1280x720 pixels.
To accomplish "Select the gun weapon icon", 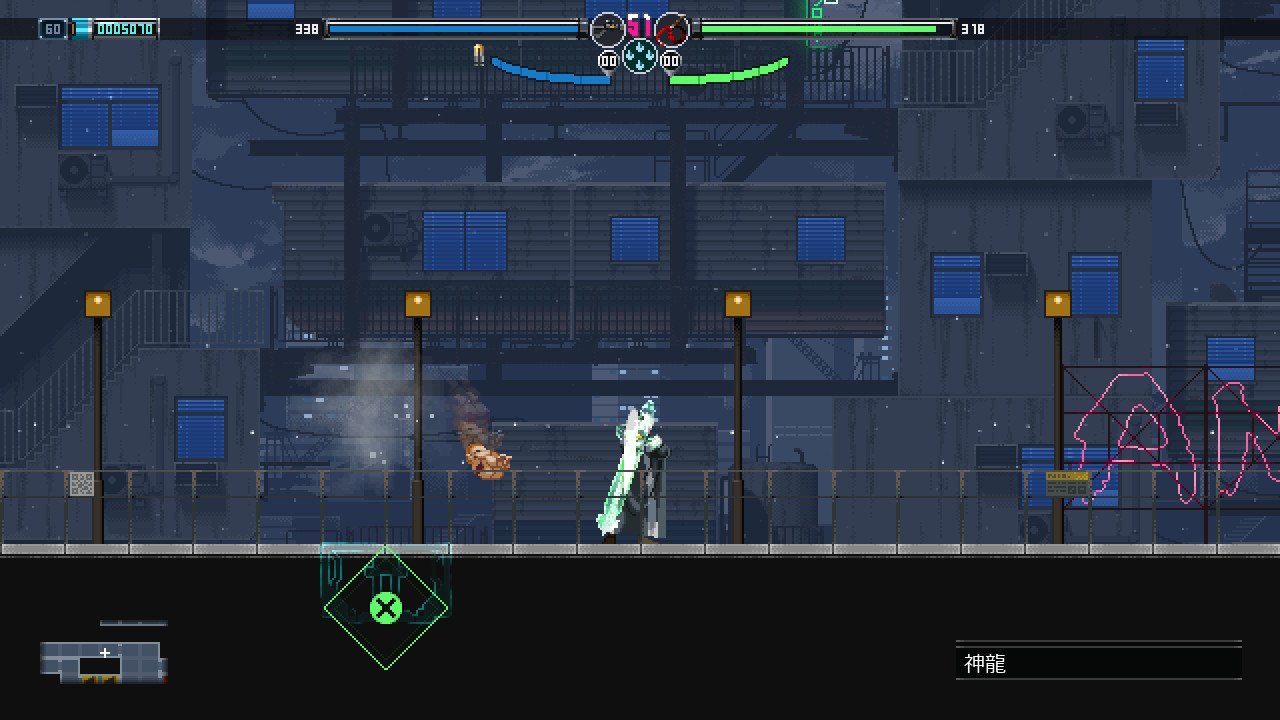I will [x=607, y=30].
